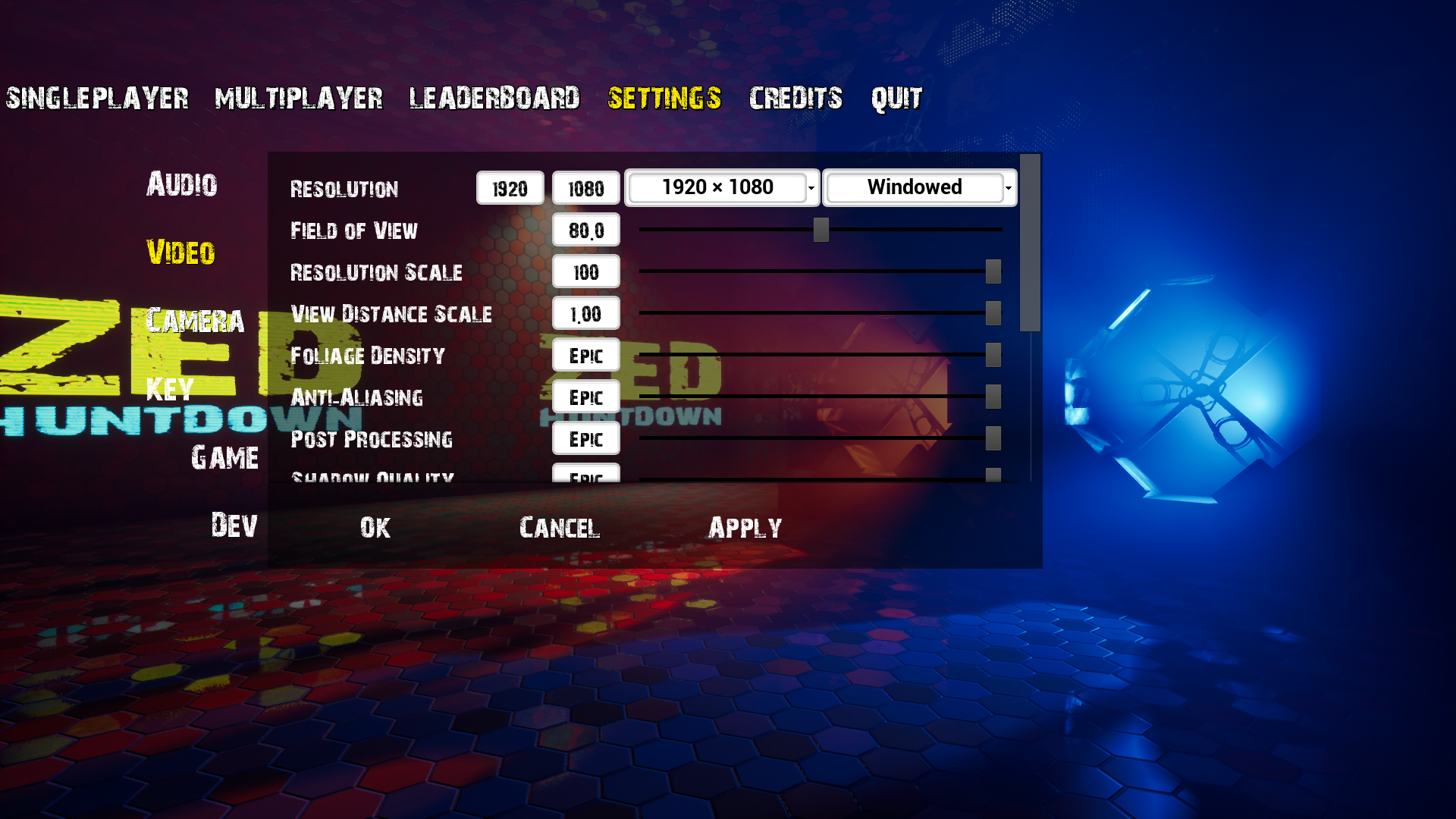1456x819 pixels.
Task: Click the settings list scrollbar
Action: (1030, 243)
